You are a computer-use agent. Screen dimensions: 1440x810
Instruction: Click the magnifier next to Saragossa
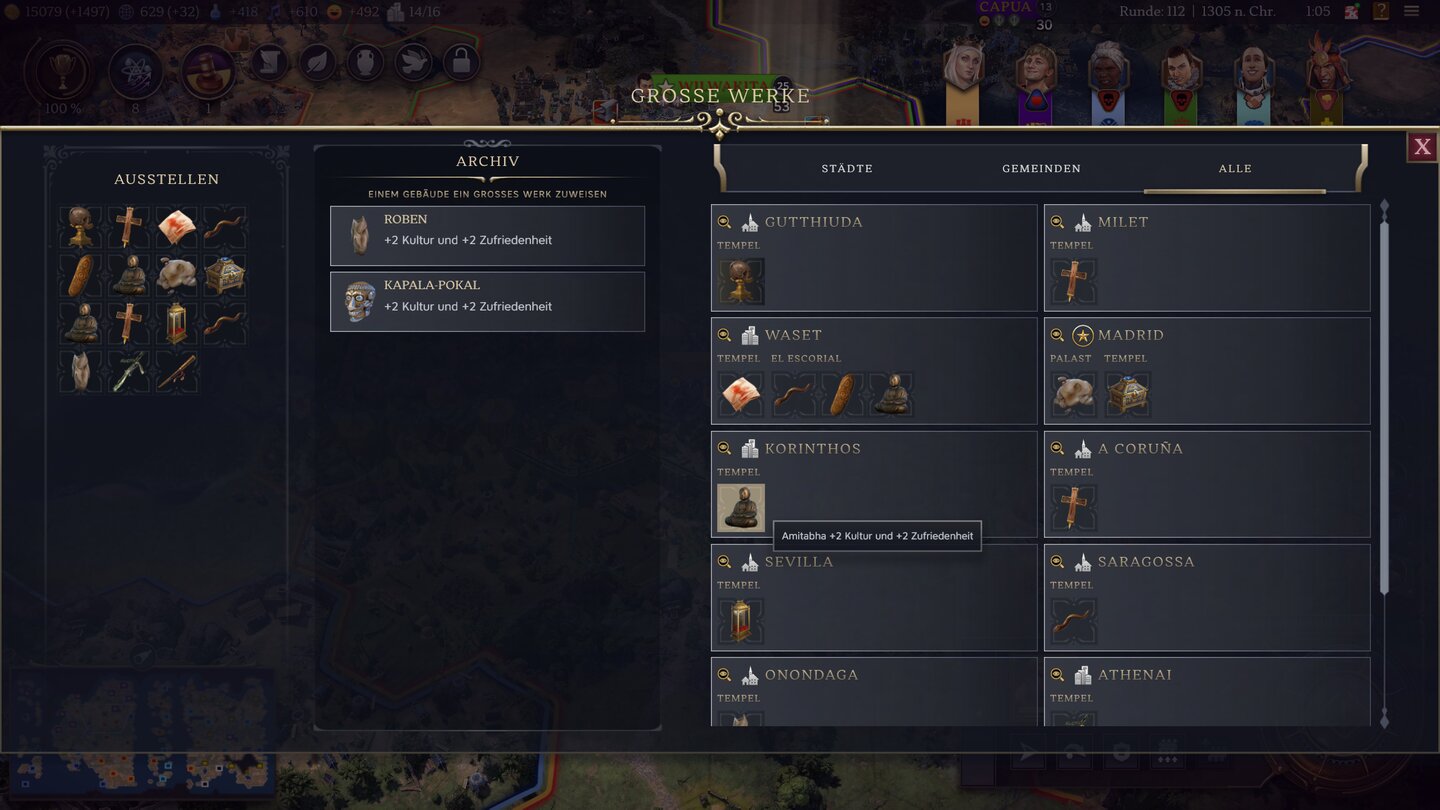(x=1057, y=562)
